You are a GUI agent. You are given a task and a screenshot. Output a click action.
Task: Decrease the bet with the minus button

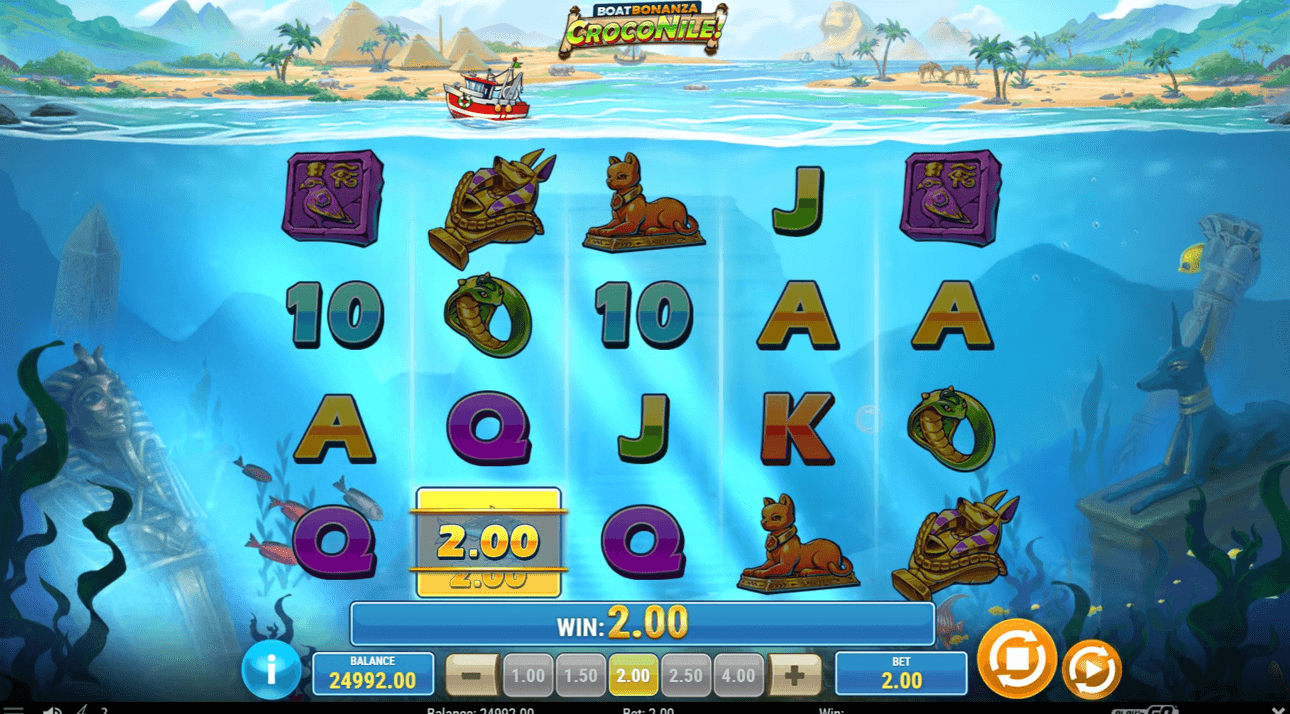472,675
